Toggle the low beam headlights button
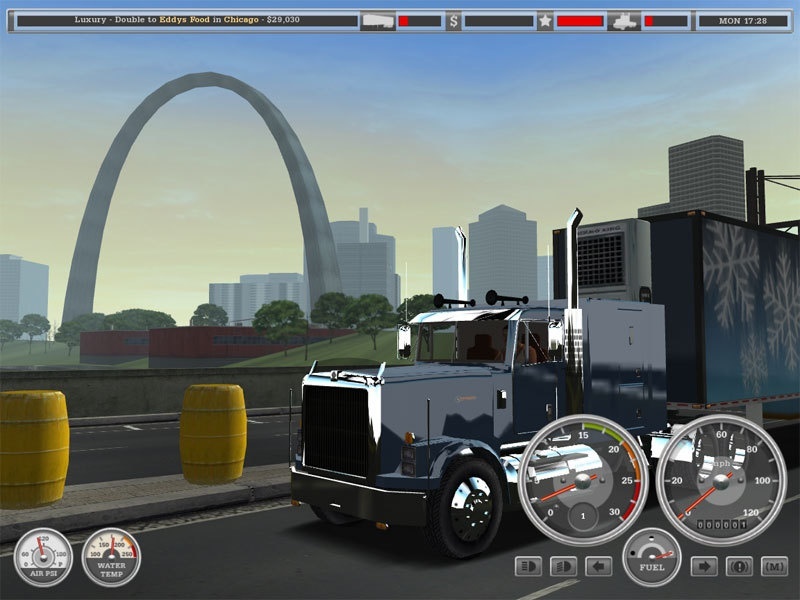Screen dimensions: 800x600 click(563, 567)
